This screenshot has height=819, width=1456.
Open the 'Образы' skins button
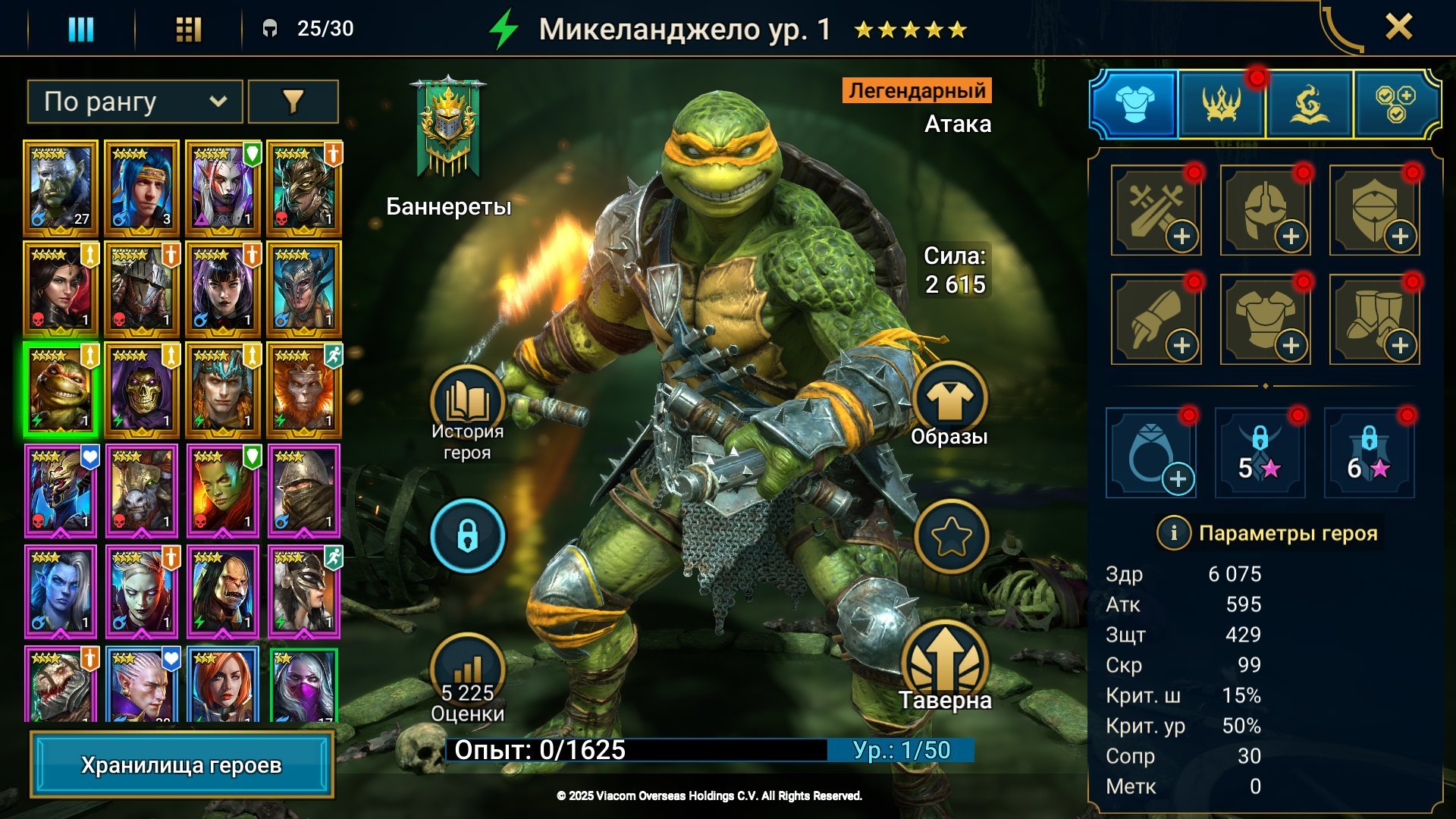pos(949,400)
